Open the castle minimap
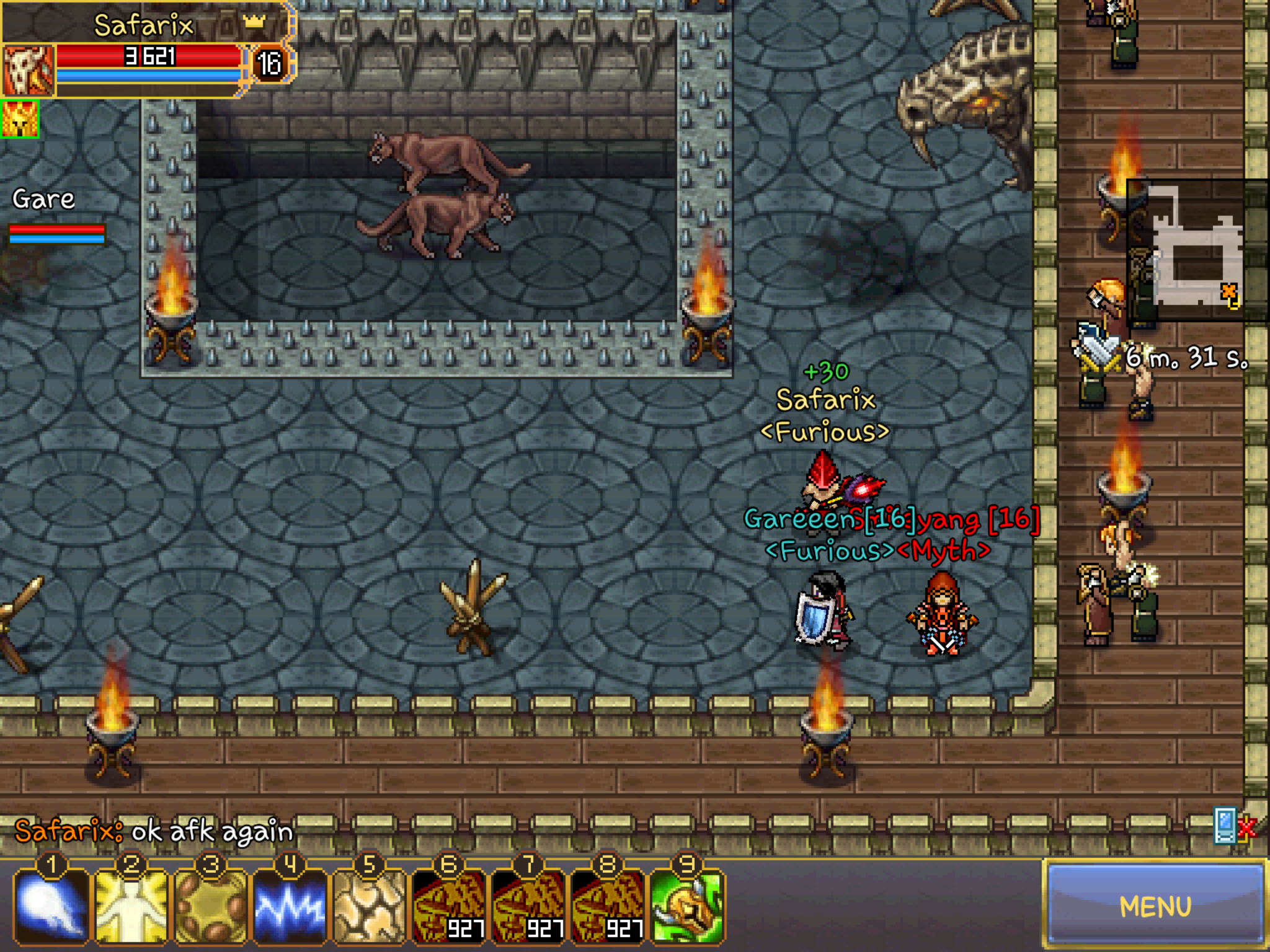 click(1197, 251)
